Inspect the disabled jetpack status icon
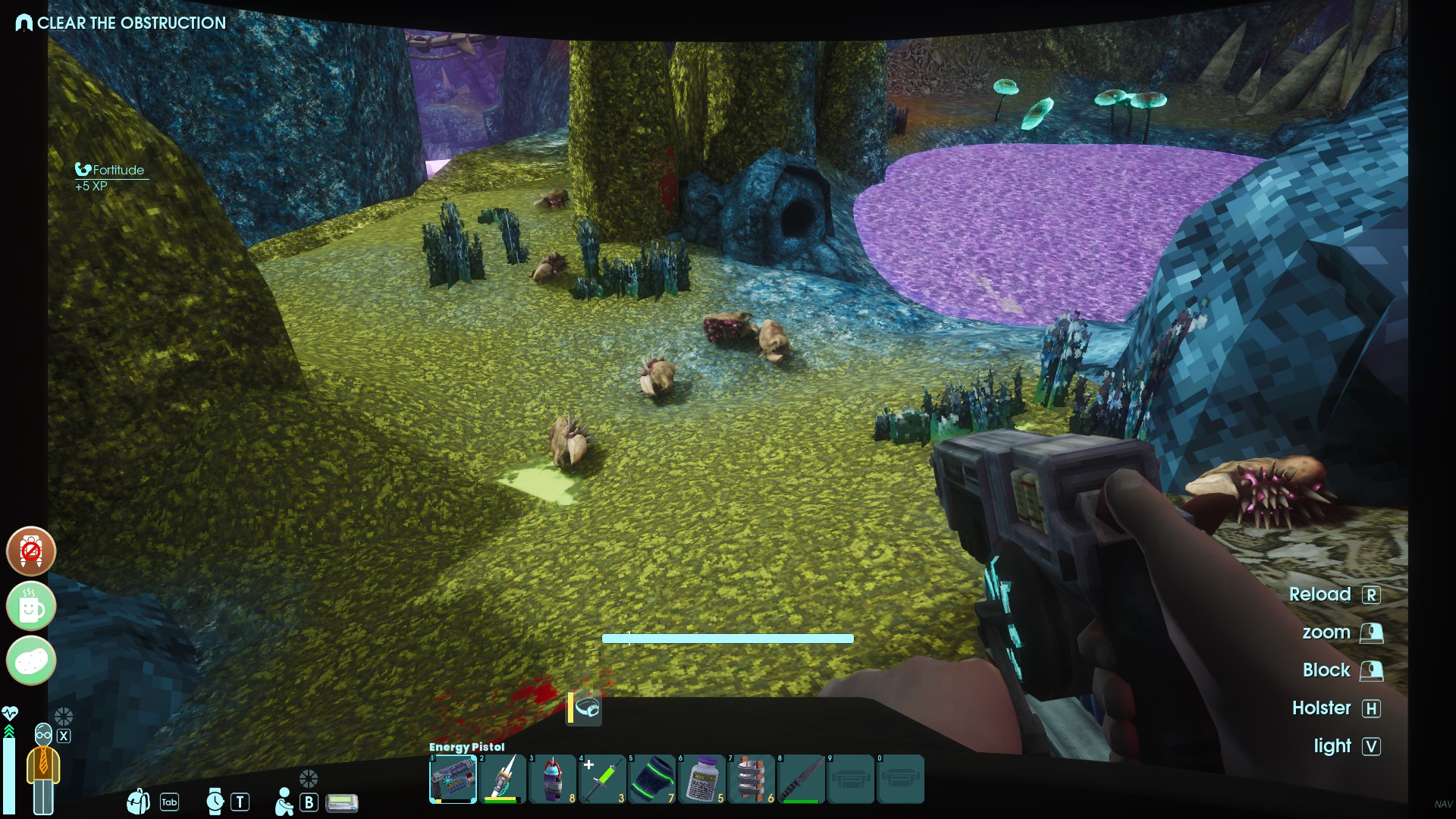1456x819 pixels. click(x=31, y=551)
